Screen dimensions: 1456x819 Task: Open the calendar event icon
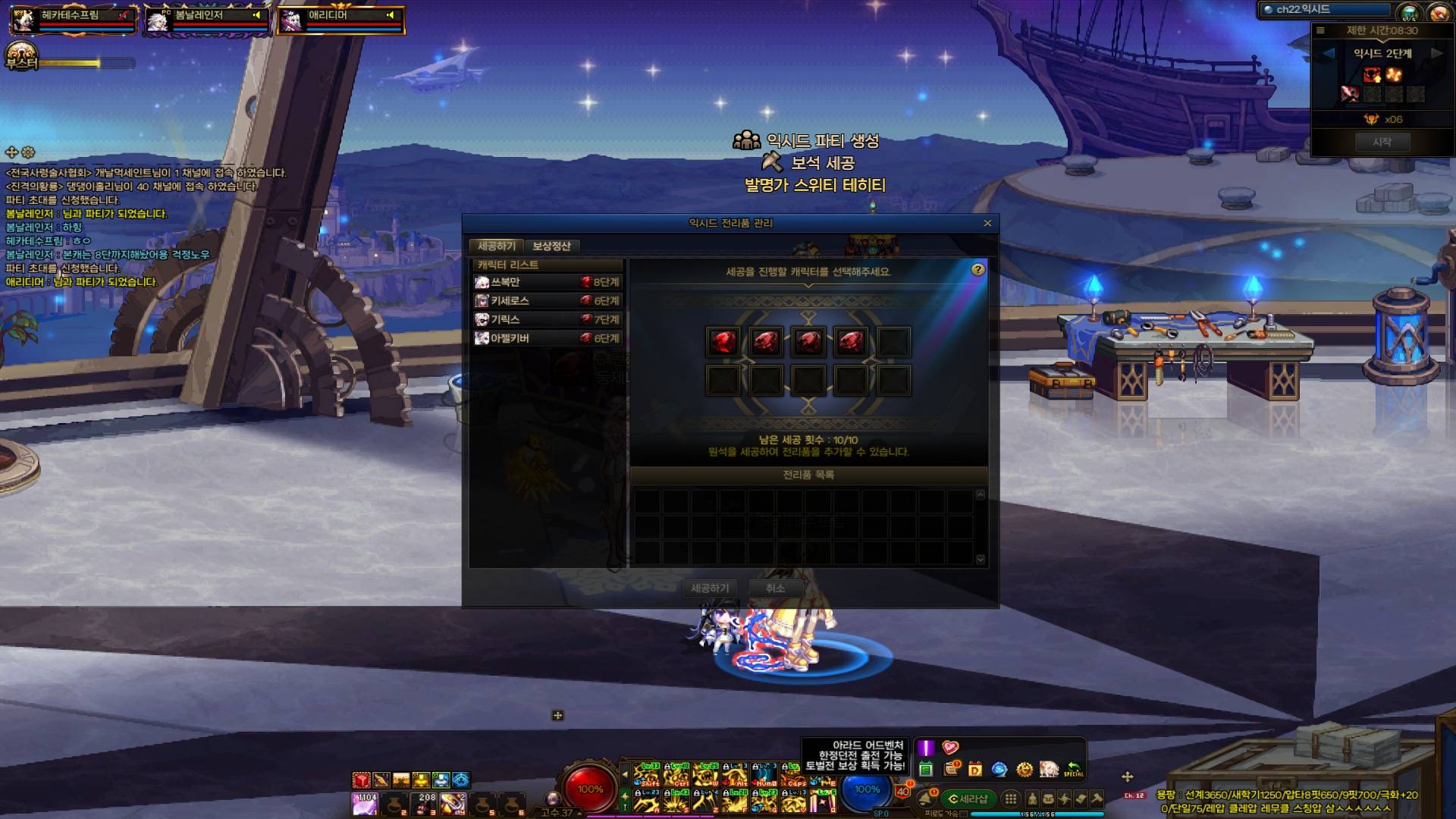pyautogui.click(x=925, y=770)
